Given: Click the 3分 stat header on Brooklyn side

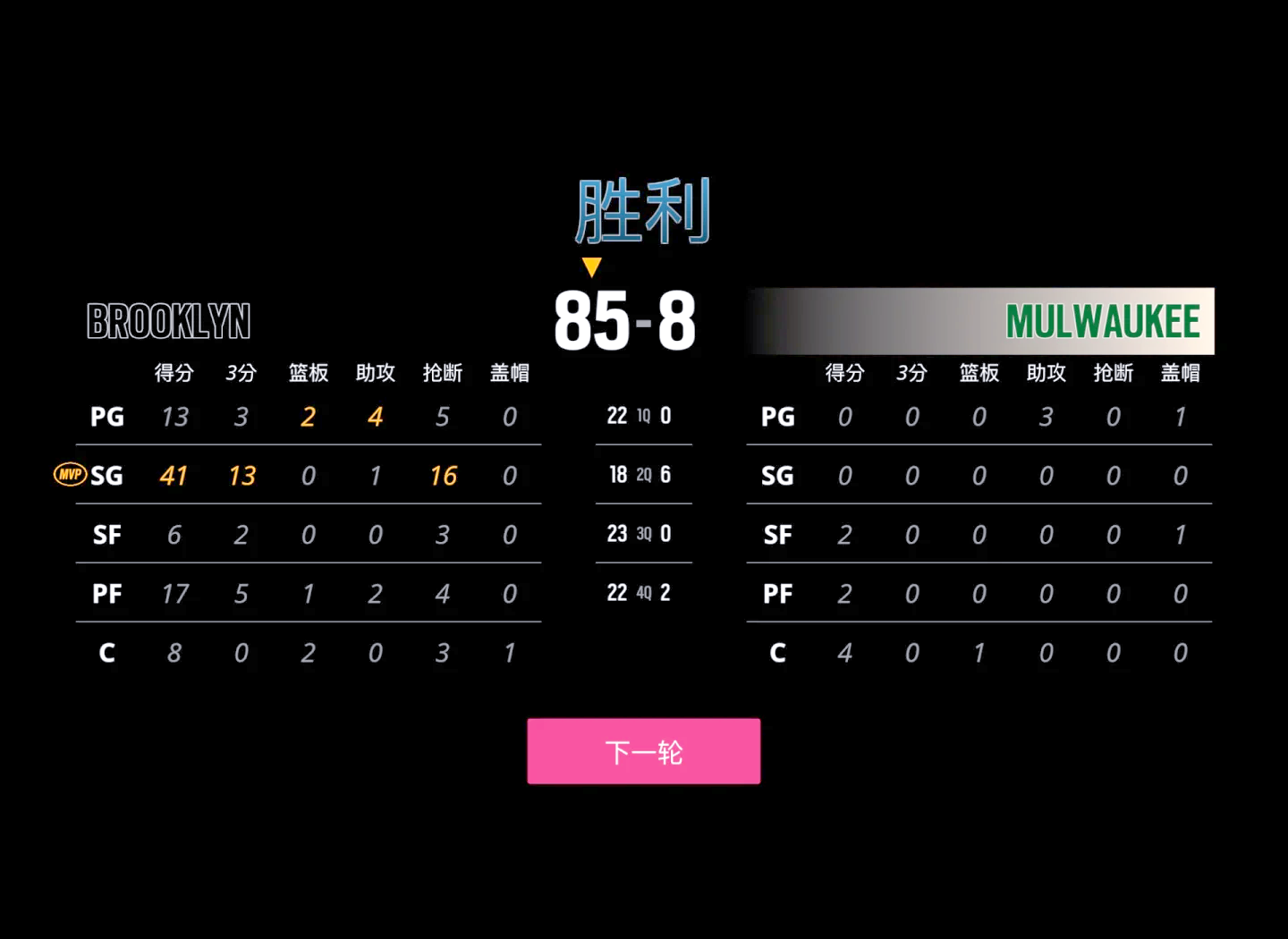Looking at the screenshot, I should pyautogui.click(x=241, y=374).
